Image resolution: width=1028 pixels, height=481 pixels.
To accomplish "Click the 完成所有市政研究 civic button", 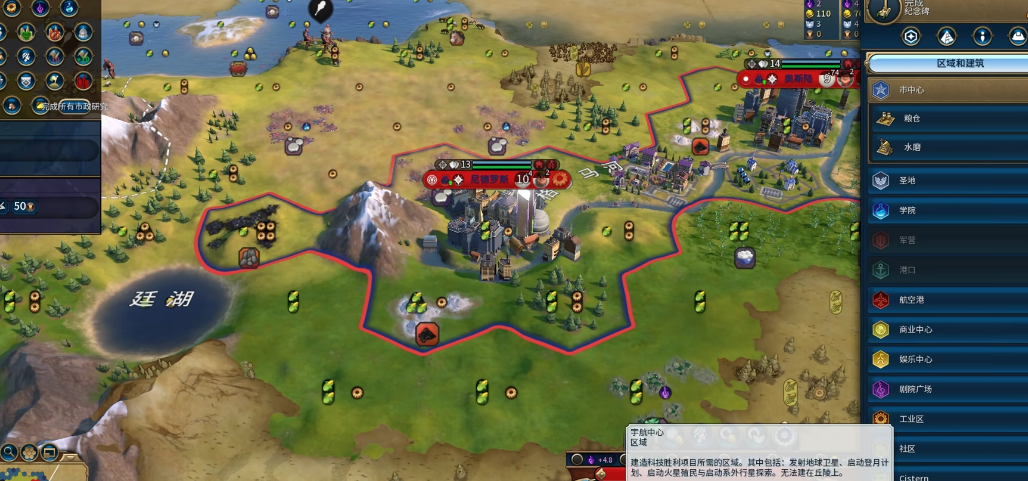I will coord(68,106).
